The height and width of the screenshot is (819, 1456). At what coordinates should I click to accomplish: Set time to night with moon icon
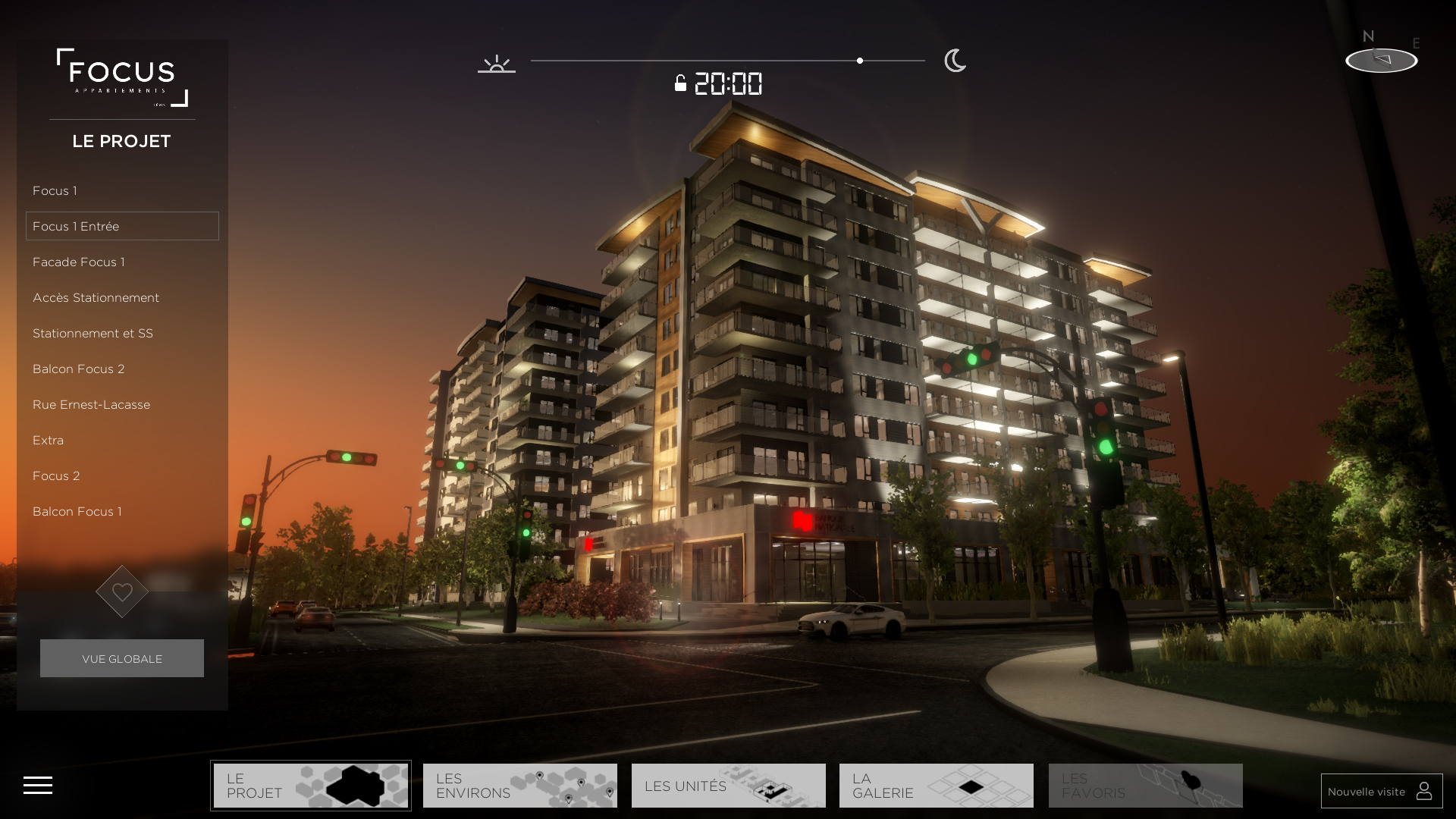tap(955, 61)
